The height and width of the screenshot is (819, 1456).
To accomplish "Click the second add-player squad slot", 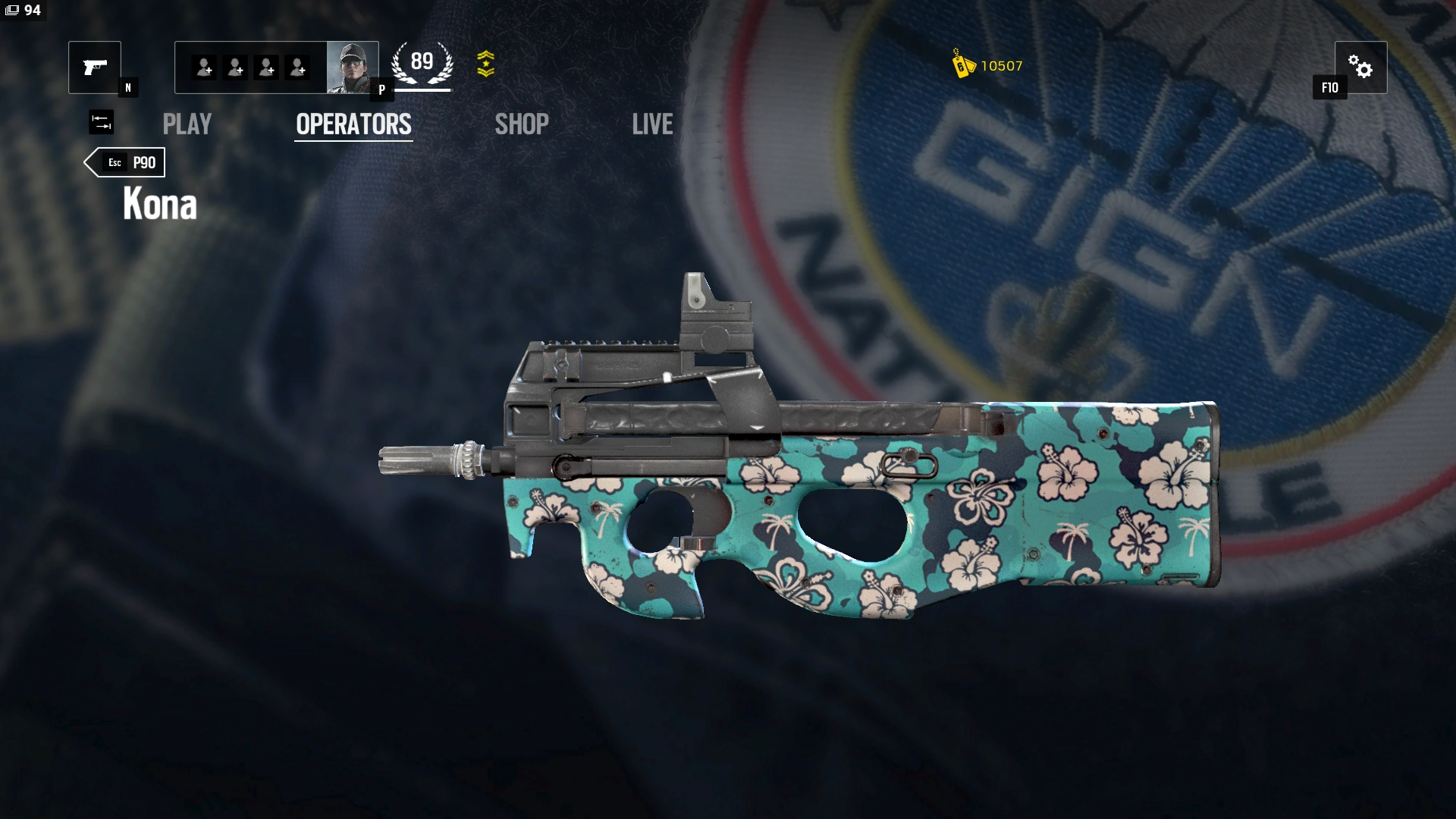I will click(234, 67).
